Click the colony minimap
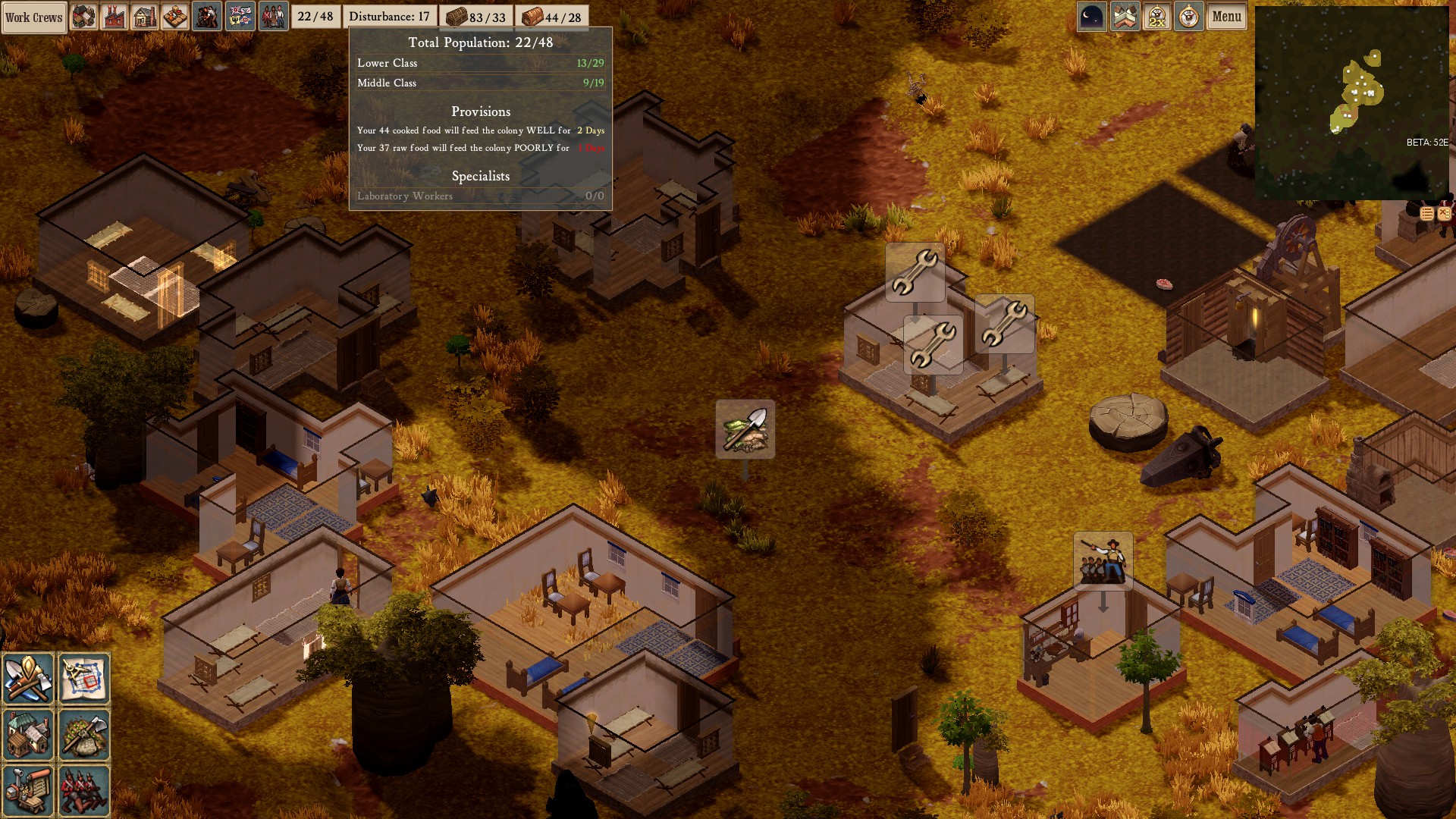Viewport: 1456px width, 819px height. 1351,102
